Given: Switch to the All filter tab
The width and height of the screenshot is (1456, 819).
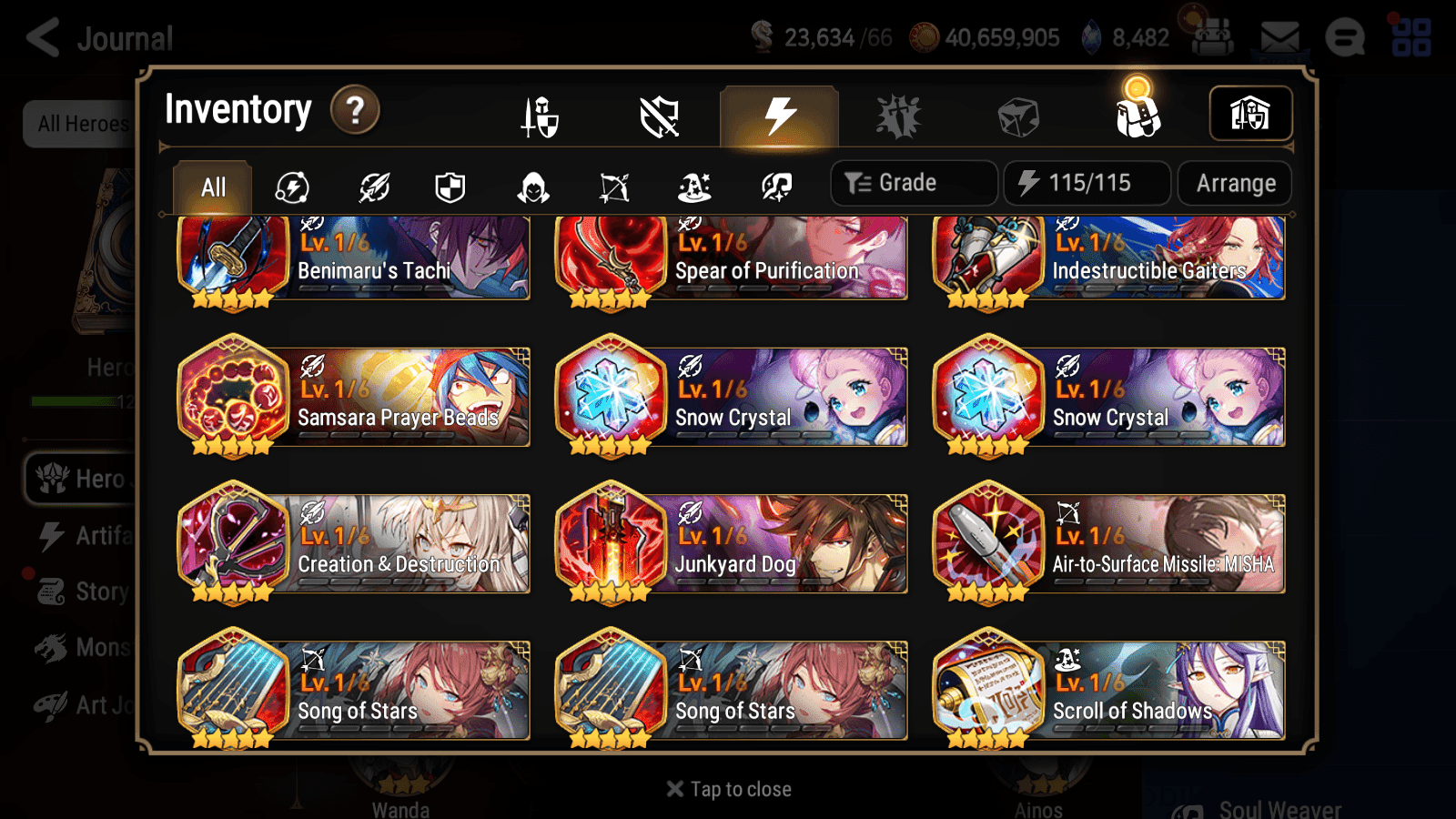Looking at the screenshot, I should click(x=211, y=187).
